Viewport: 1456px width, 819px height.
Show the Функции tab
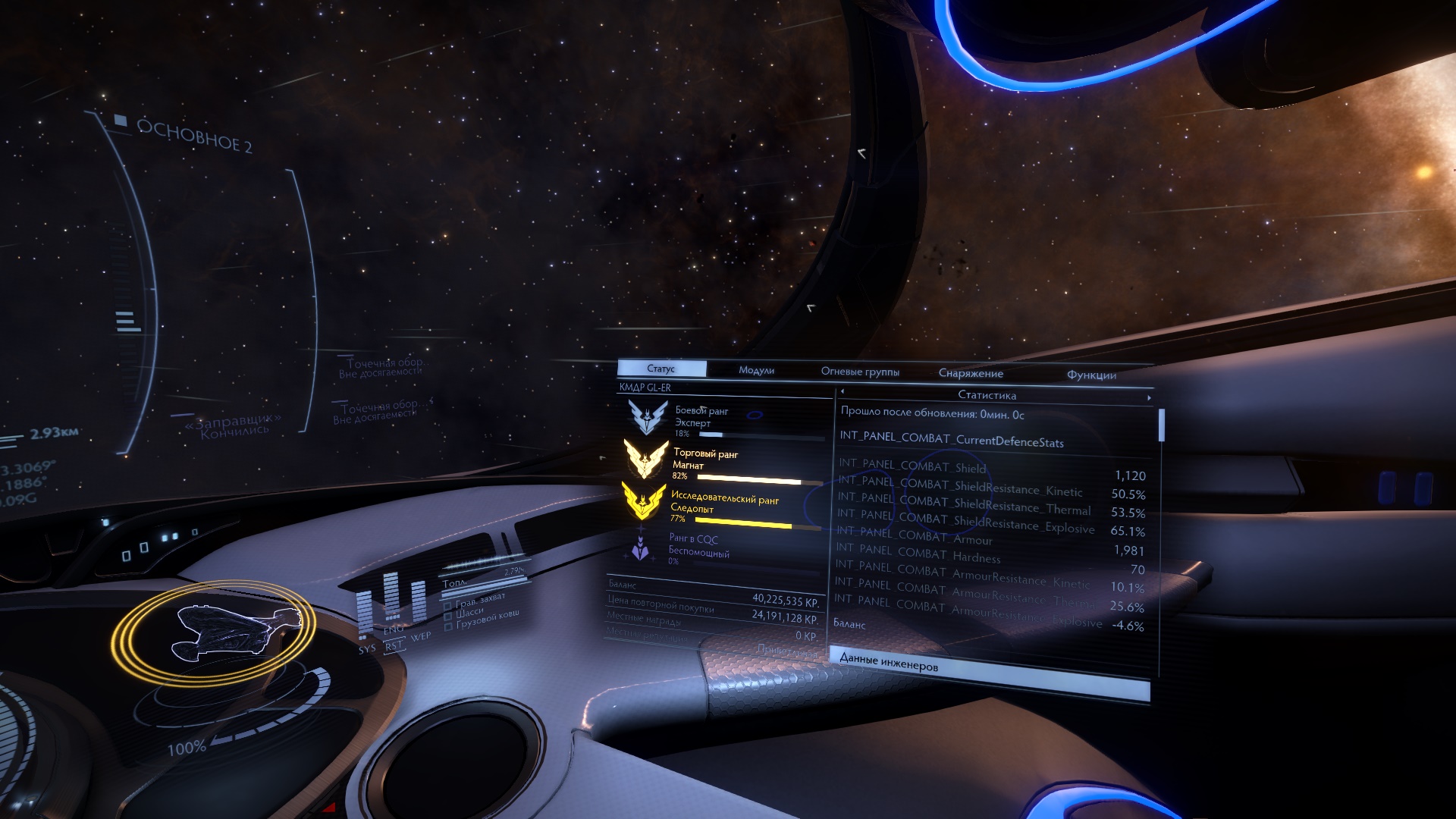pyautogui.click(x=1091, y=375)
